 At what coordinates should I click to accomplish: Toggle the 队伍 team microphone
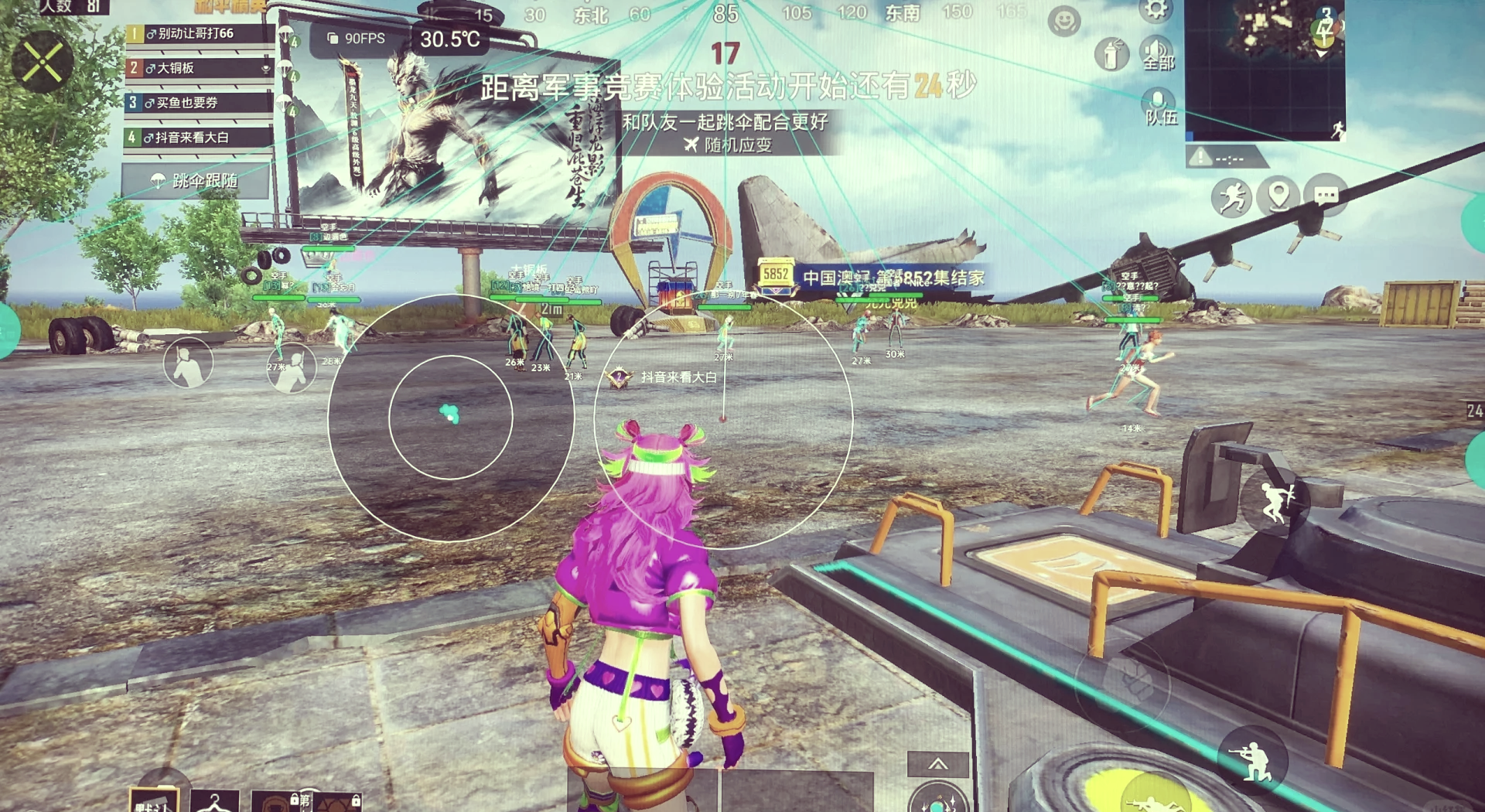[1159, 107]
